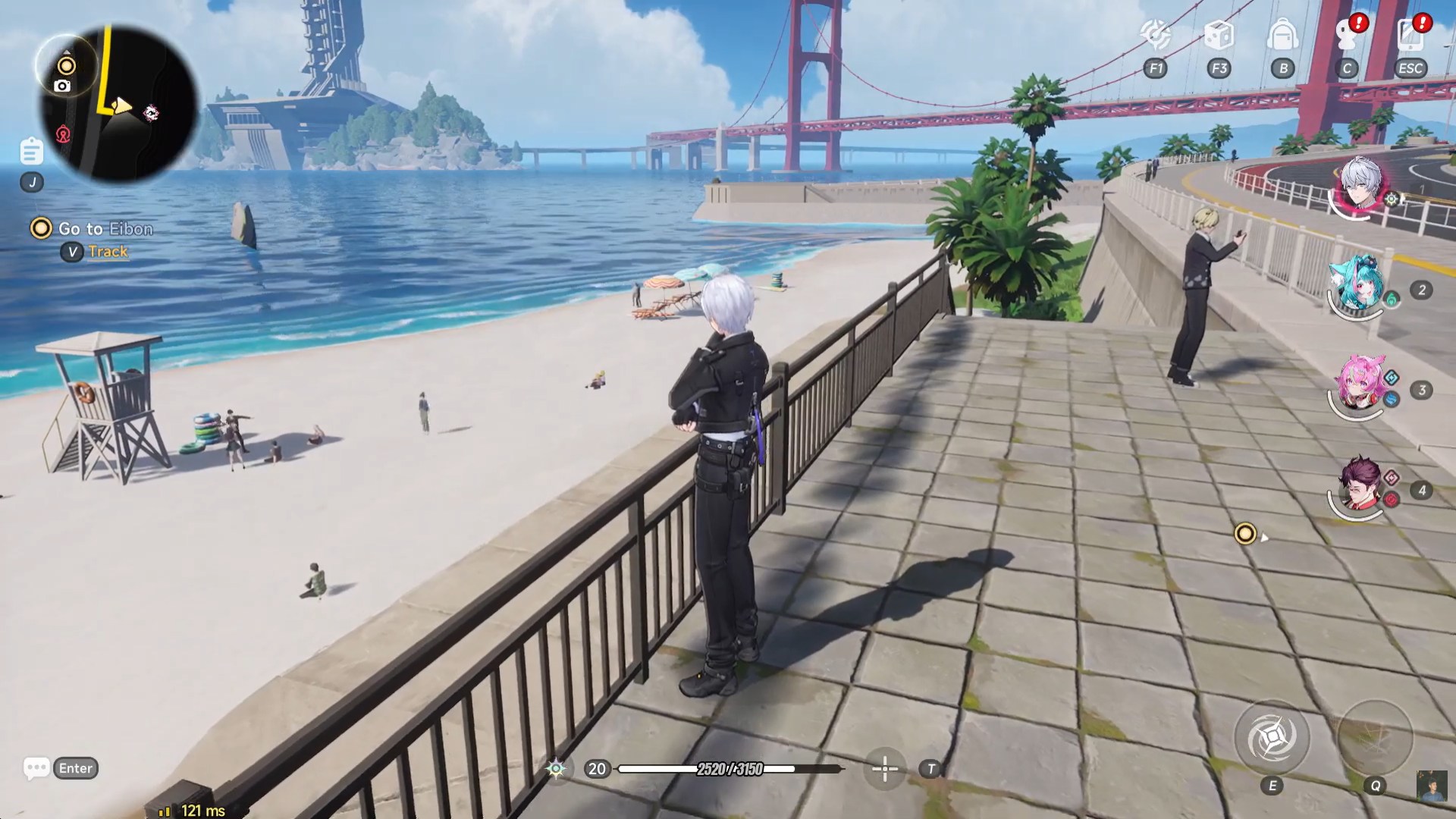The height and width of the screenshot is (819, 1456).
Task: Open the backpack inventory (B)
Action: (1283, 34)
